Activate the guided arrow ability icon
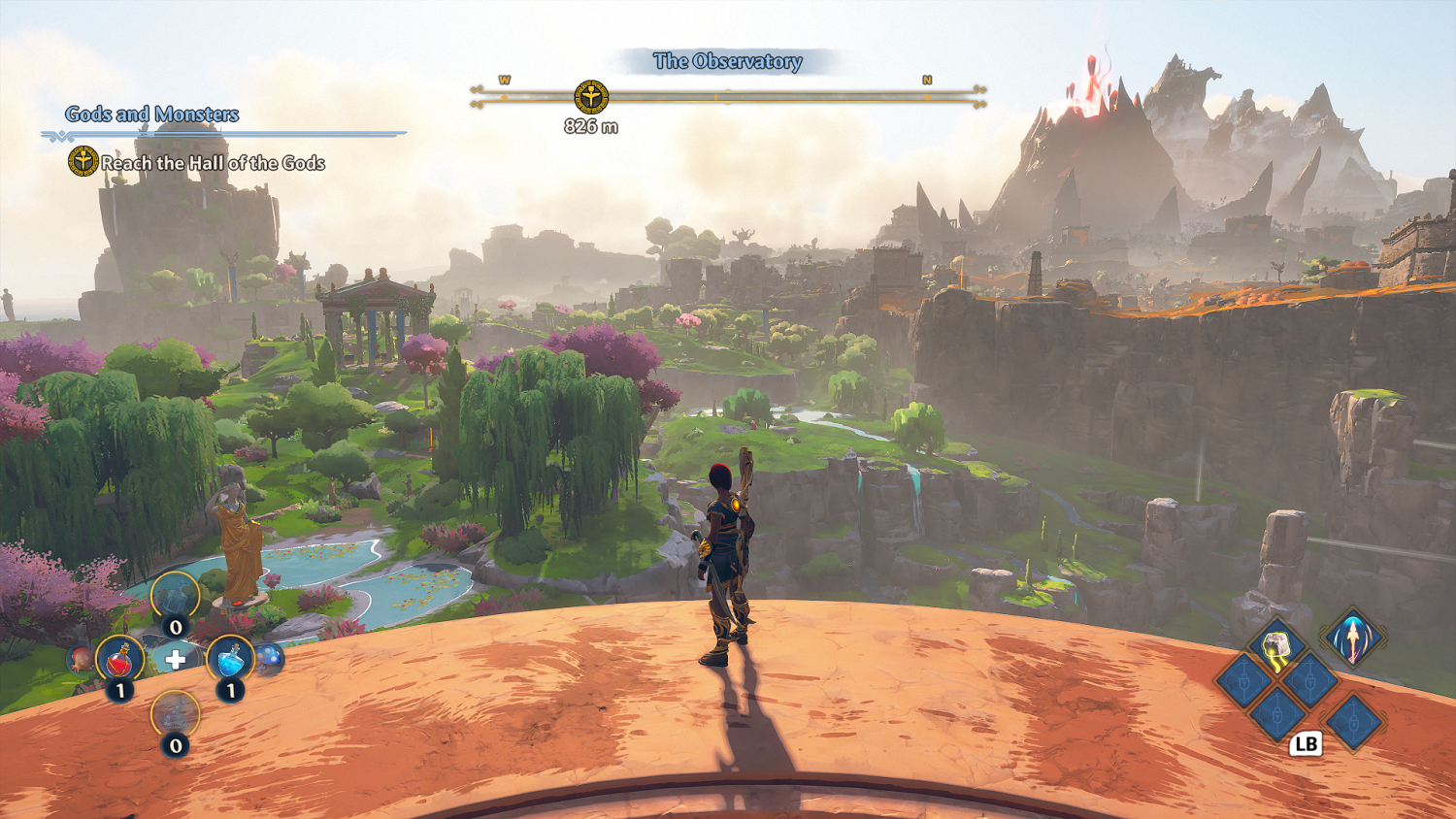This screenshot has width=1456, height=819. click(1352, 638)
